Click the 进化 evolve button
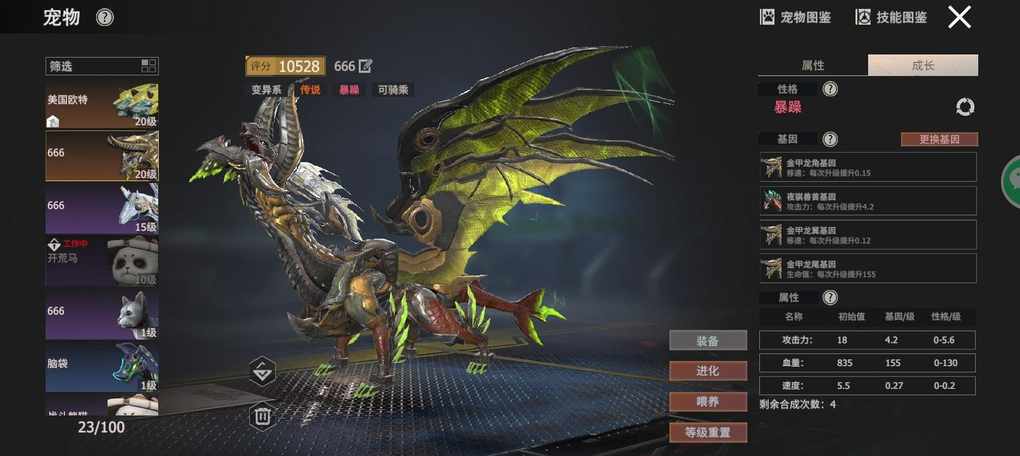1020x456 pixels. click(x=708, y=371)
